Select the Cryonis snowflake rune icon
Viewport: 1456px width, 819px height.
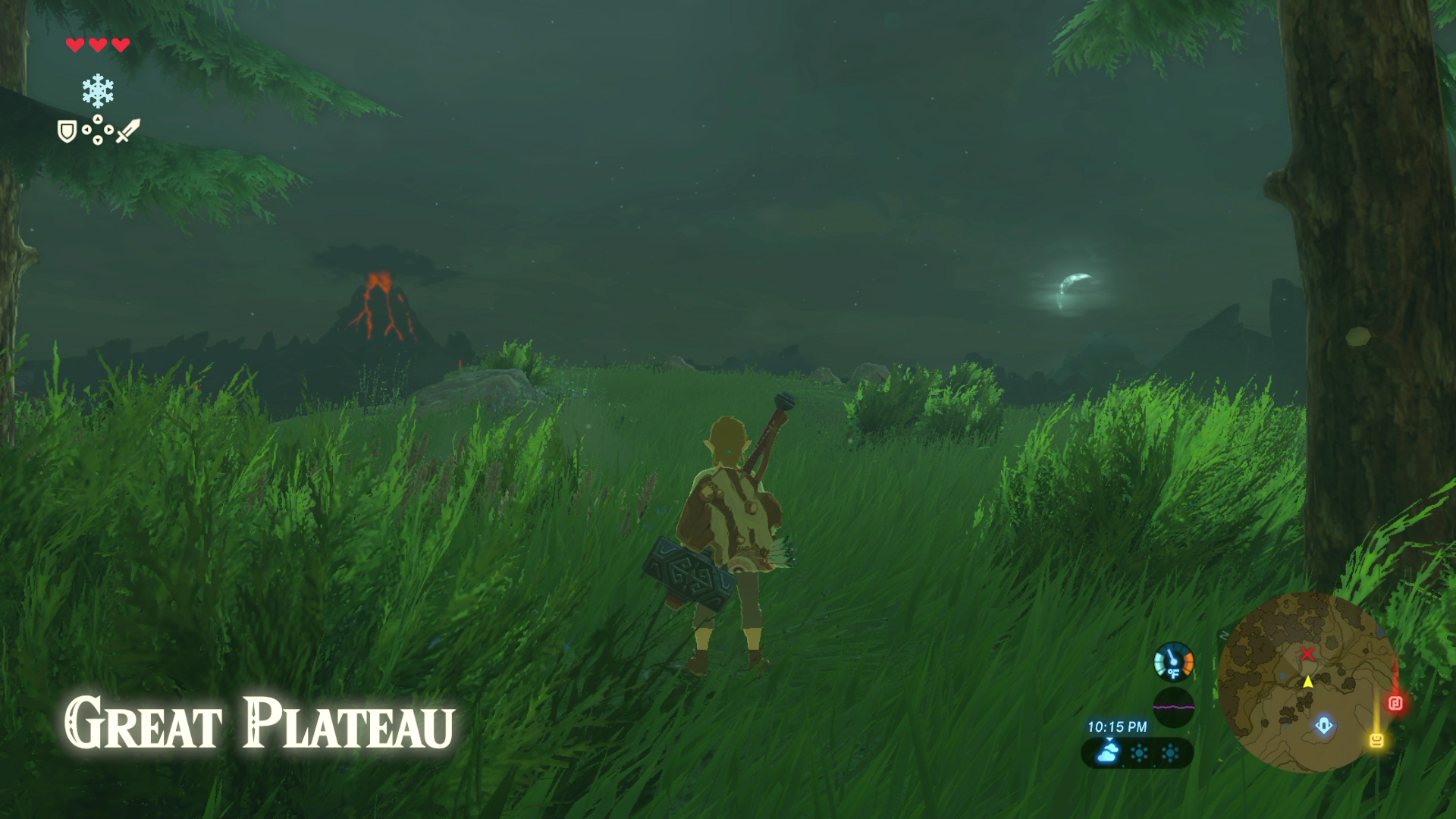[x=98, y=91]
